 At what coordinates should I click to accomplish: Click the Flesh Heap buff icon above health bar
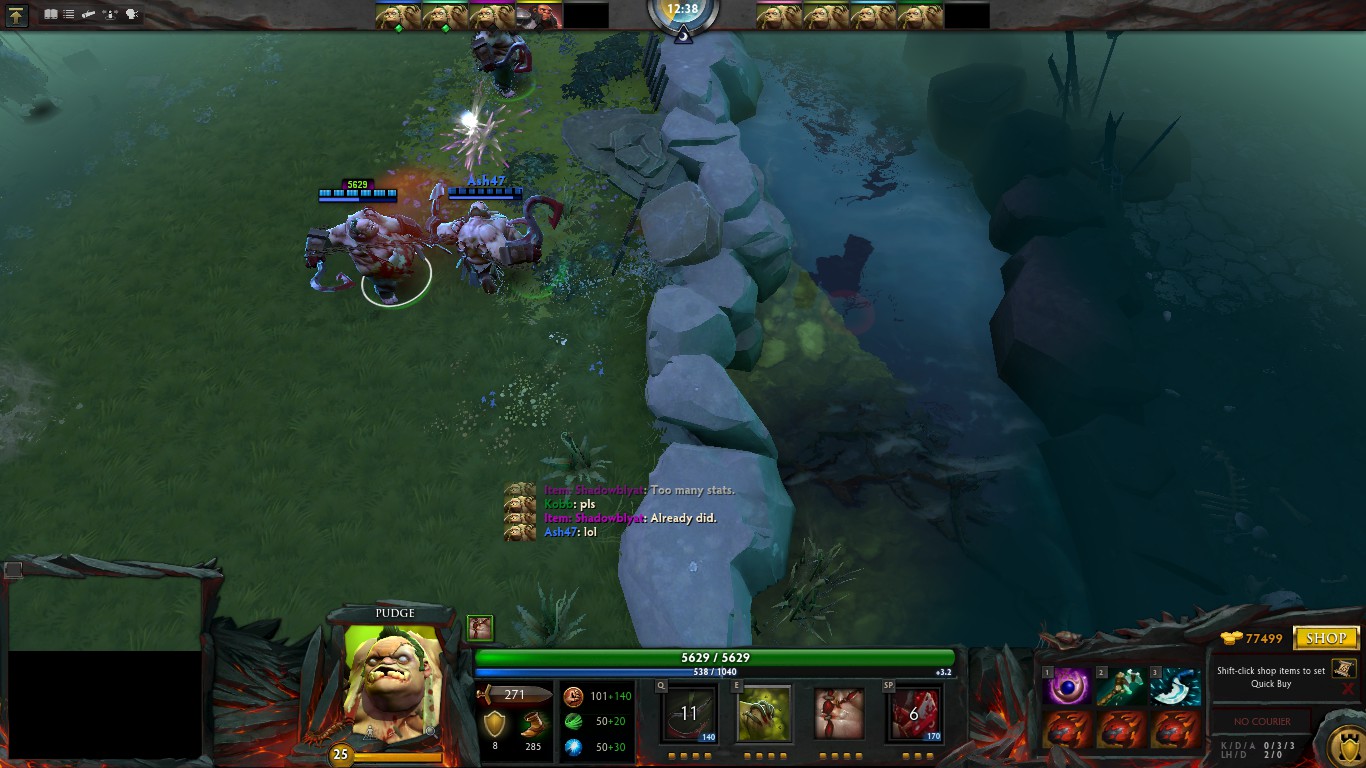pyautogui.click(x=480, y=627)
